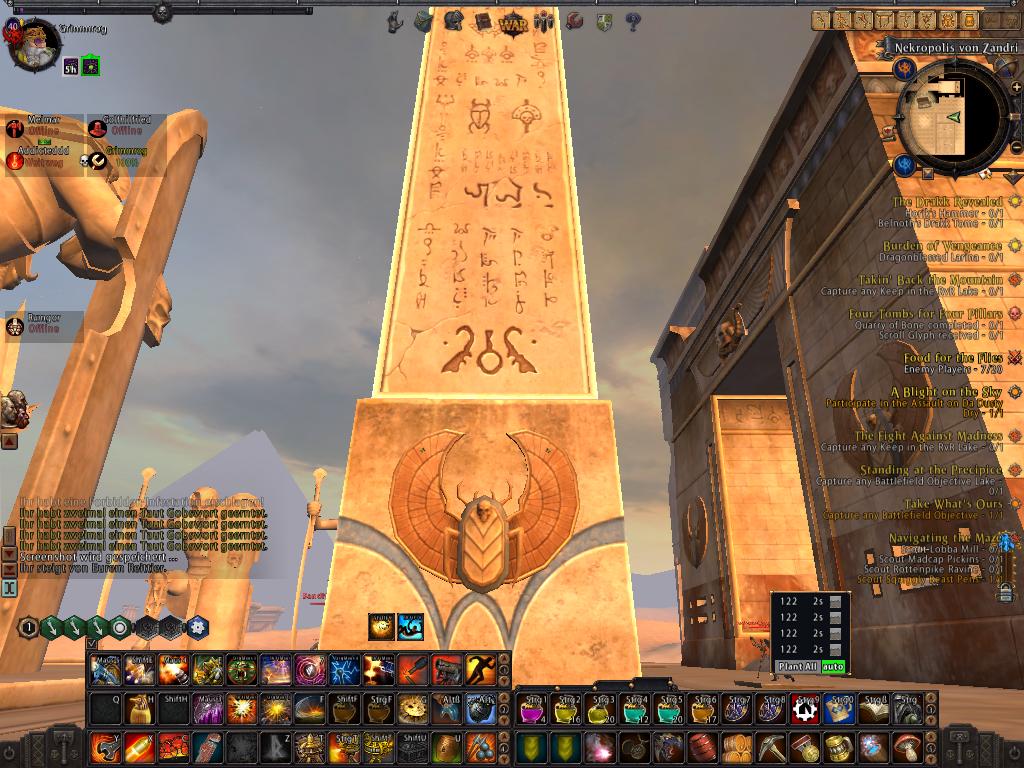This screenshot has width=1024, height=768.
Task: Use the purple potion in the hotbar
Action: 531,709
